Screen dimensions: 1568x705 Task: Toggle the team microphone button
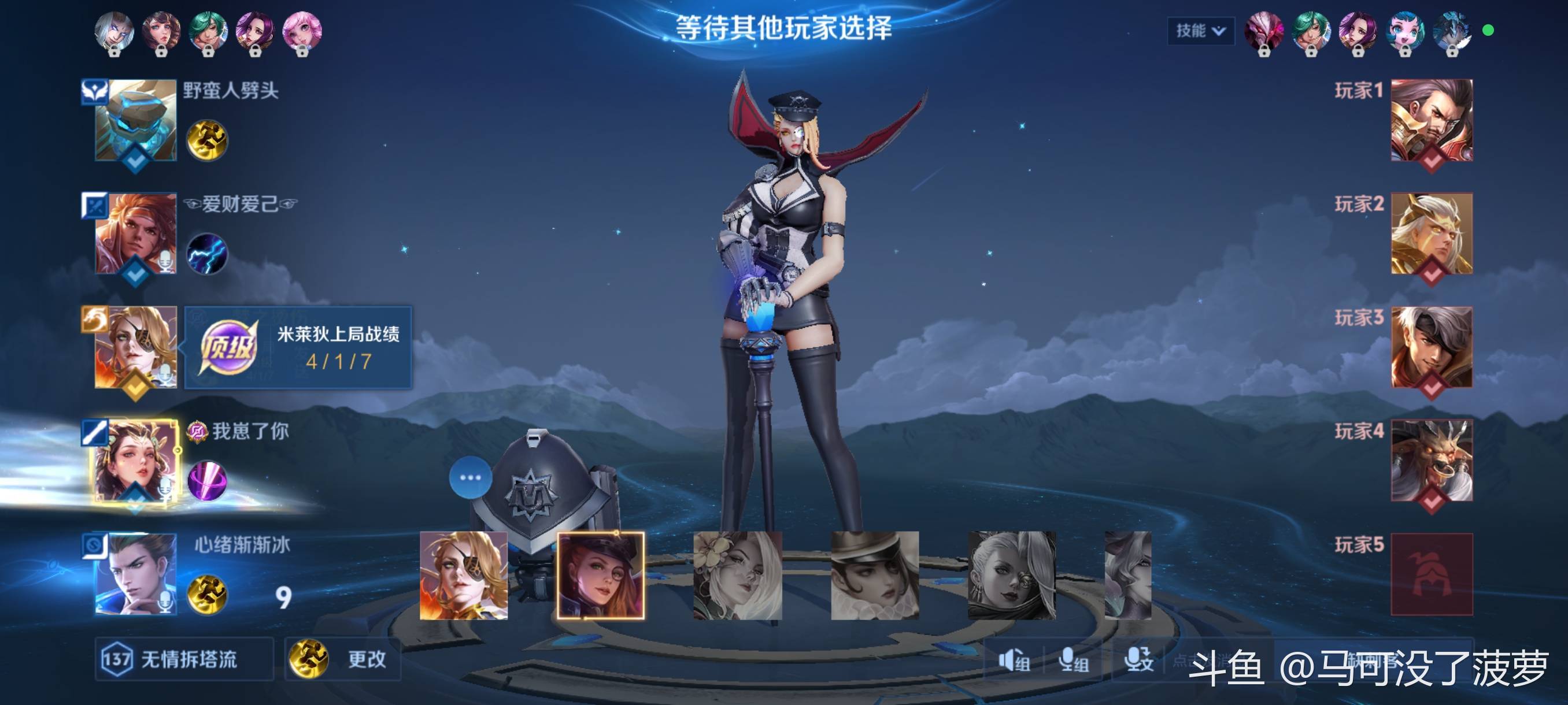click(1073, 660)
